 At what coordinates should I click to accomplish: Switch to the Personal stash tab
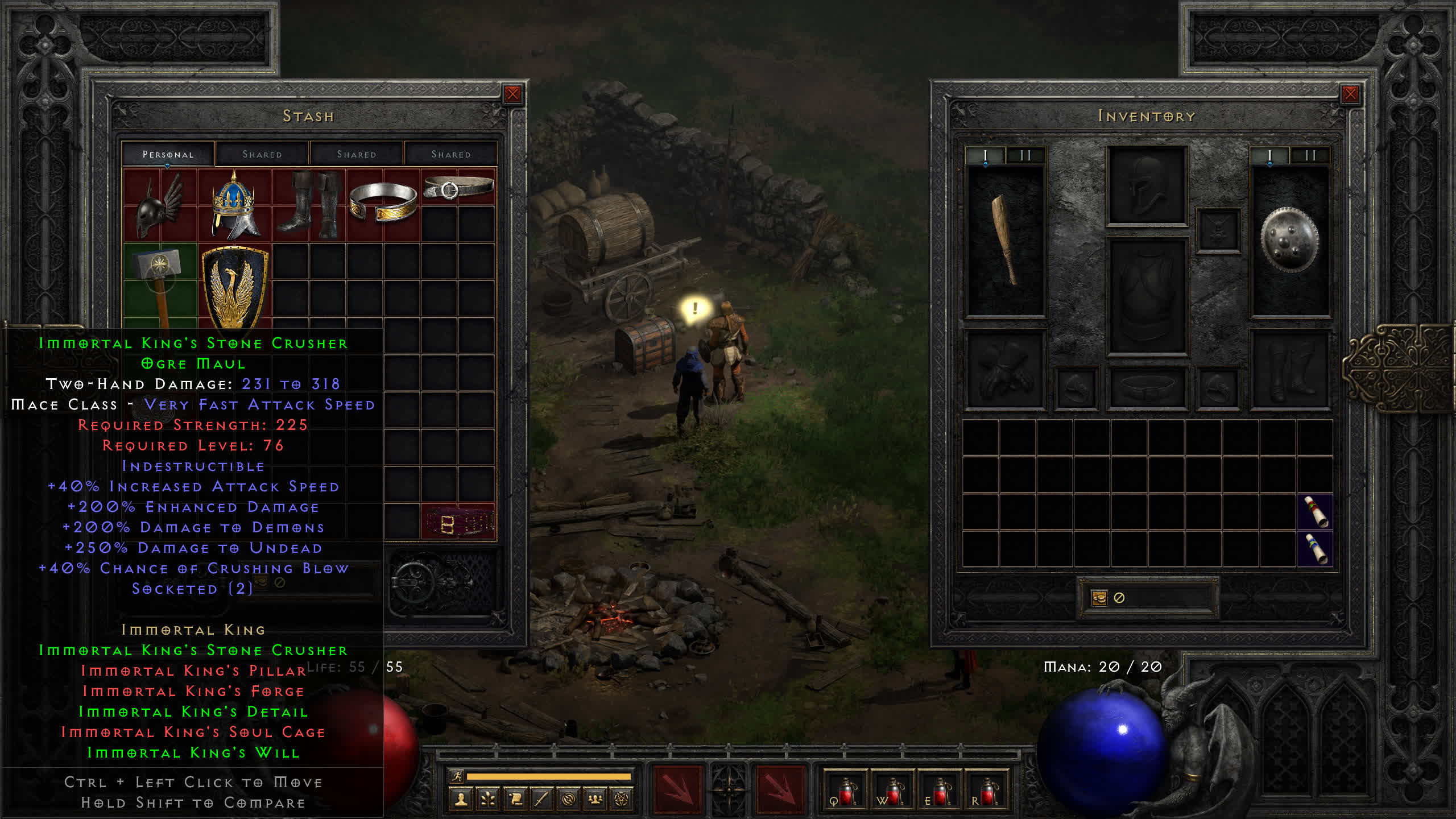click(168, 154)
